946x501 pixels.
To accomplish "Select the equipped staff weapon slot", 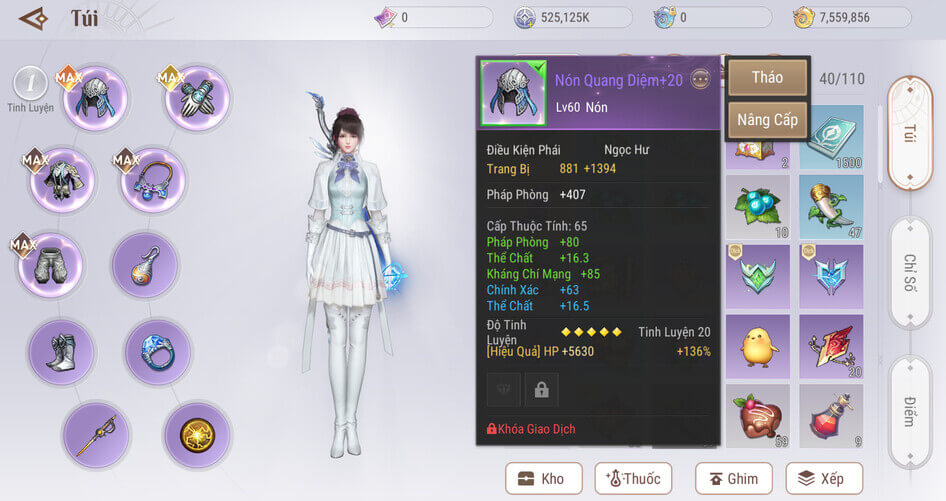I will [96, 435].
